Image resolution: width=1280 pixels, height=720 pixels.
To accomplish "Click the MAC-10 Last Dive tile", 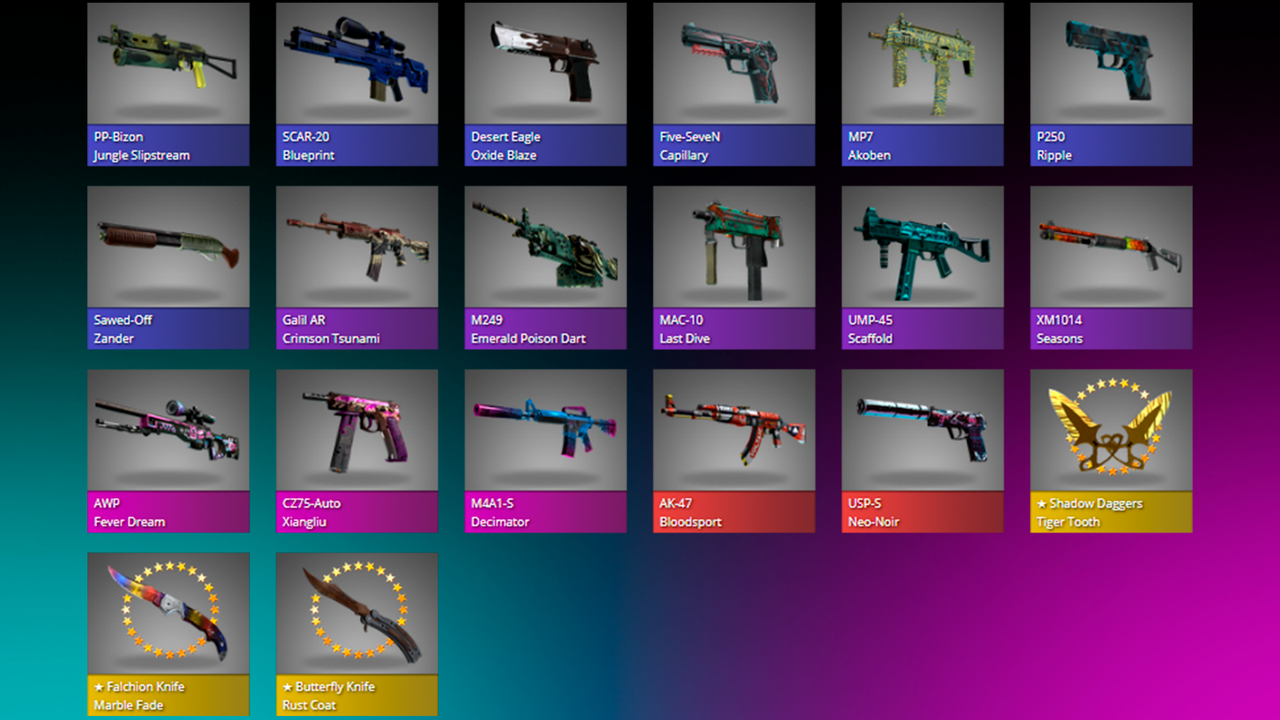I will [x=734, y=267].
